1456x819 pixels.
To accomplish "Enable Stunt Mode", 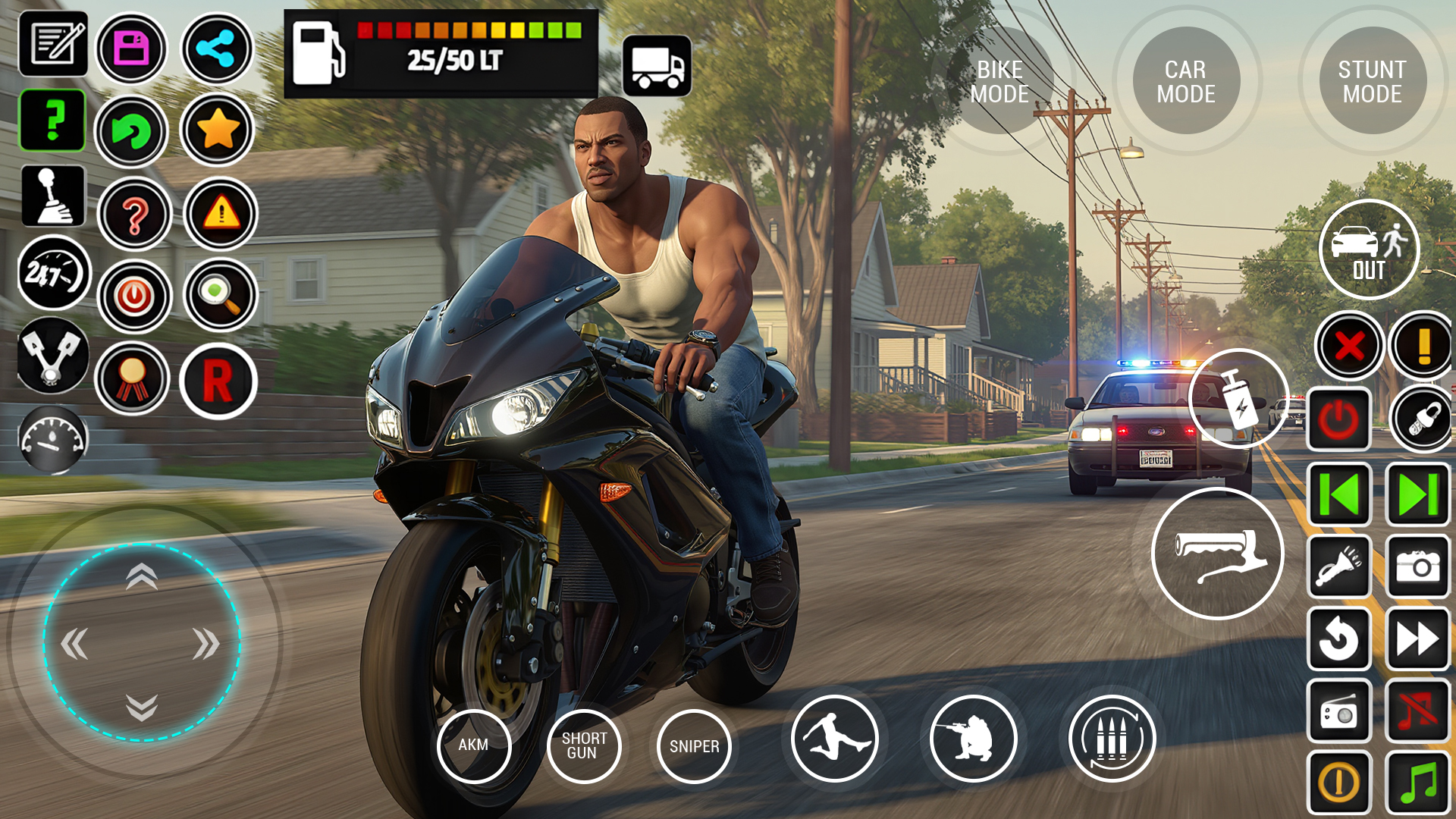I will pyautogui.click(x=1372, y=81).
